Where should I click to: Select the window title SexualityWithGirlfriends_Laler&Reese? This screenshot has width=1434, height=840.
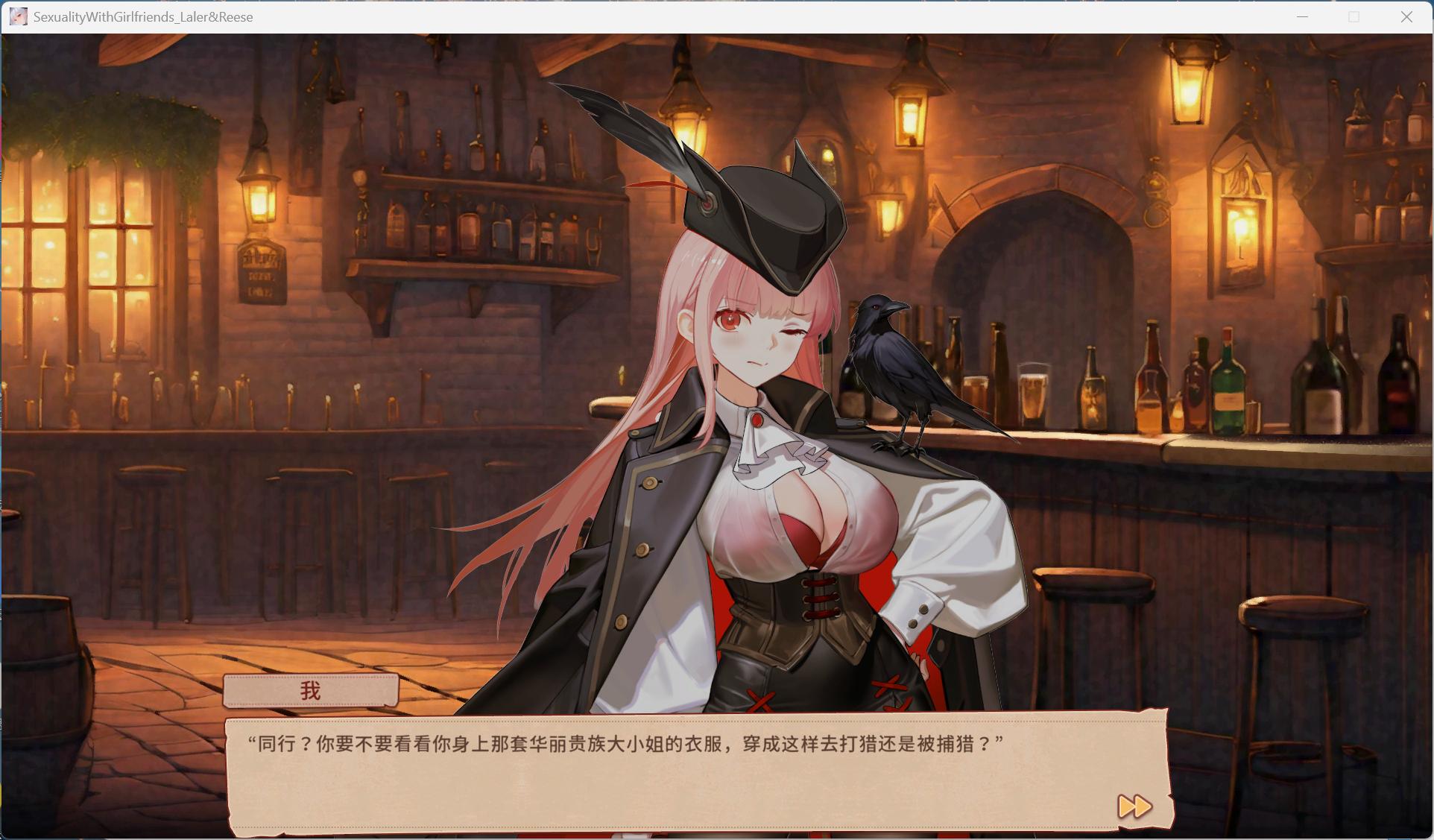coord(142,16)
